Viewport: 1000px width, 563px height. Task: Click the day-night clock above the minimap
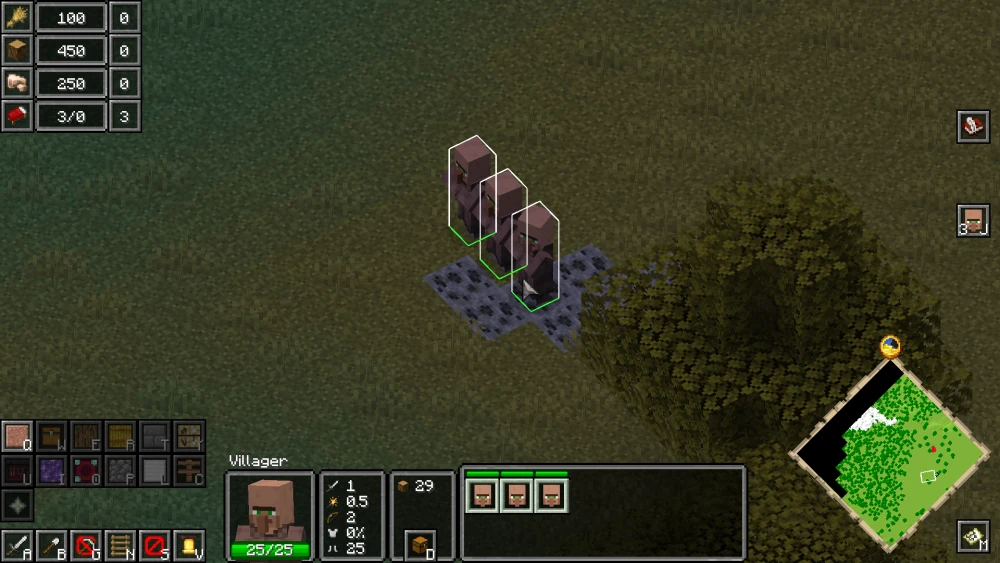[x=890, y=347]
